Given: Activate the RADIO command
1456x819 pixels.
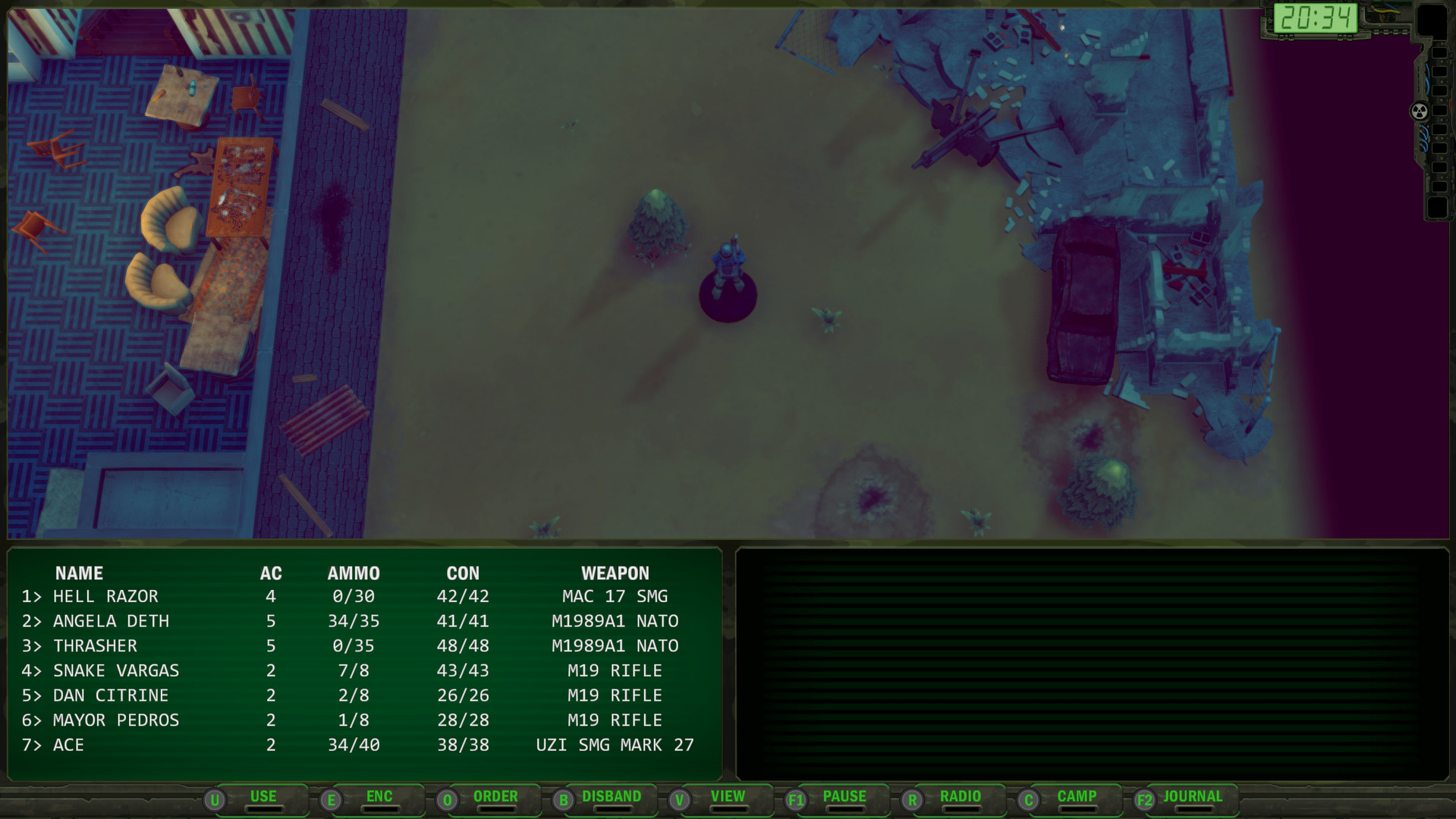Looking at the screenshot, I should [x=959, y=797].
